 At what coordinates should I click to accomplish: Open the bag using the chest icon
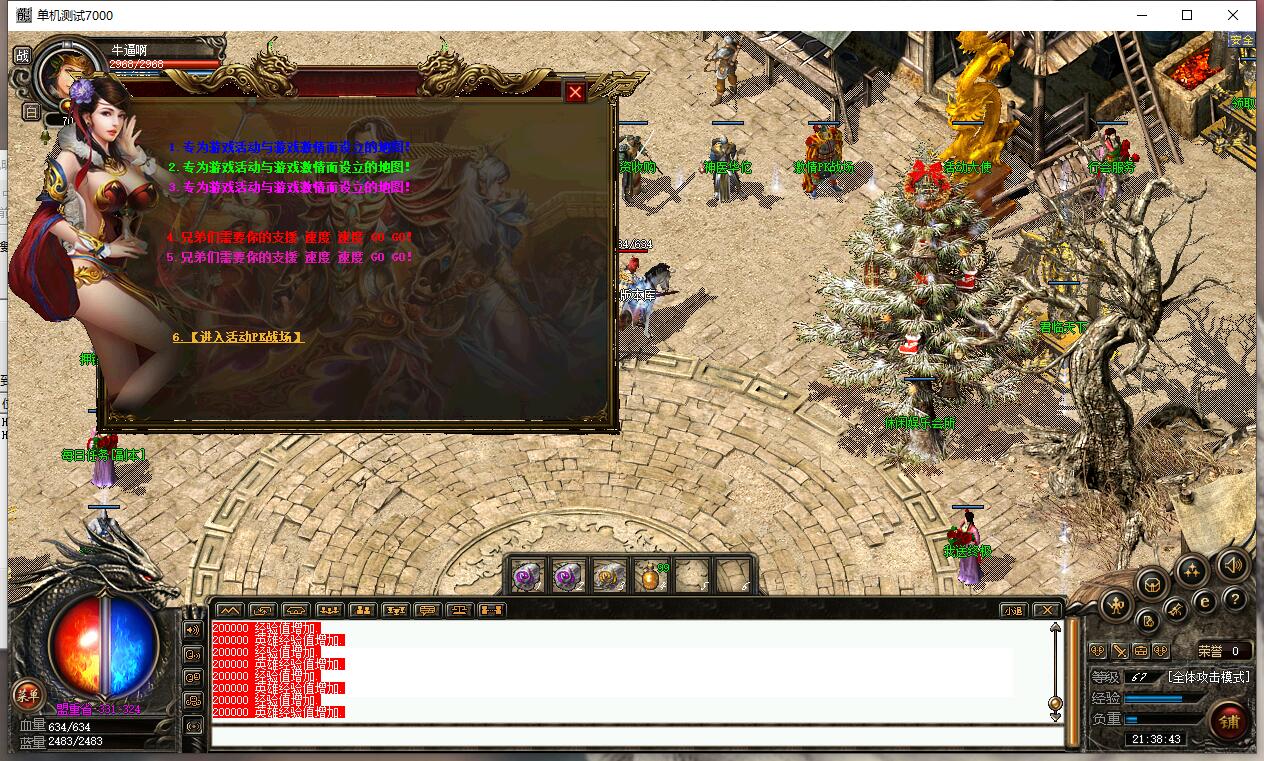coord(1152,585)
